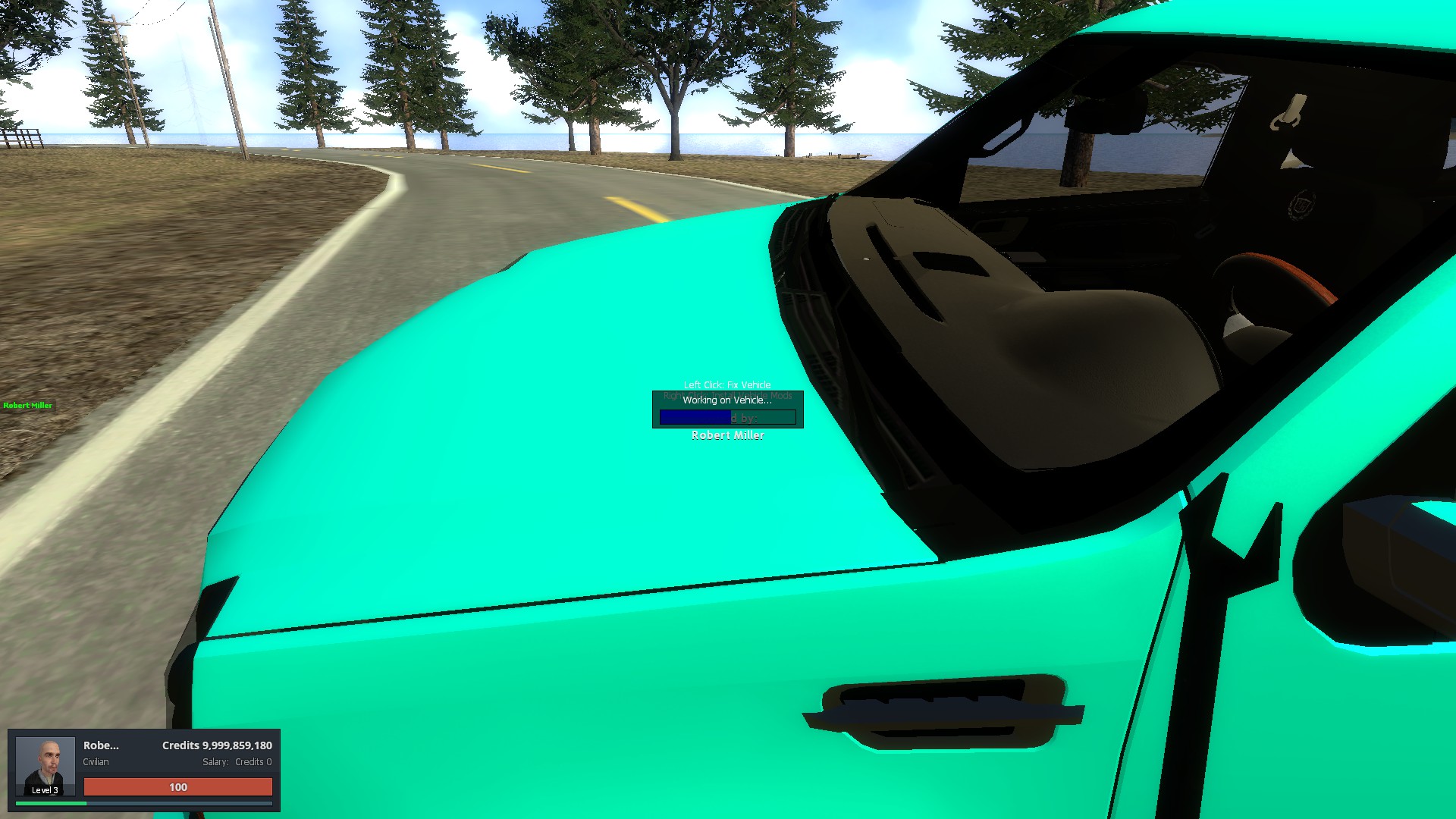1456x819 pixels.
Task: Click the red health bar showing 100
Action: [177, 787]
